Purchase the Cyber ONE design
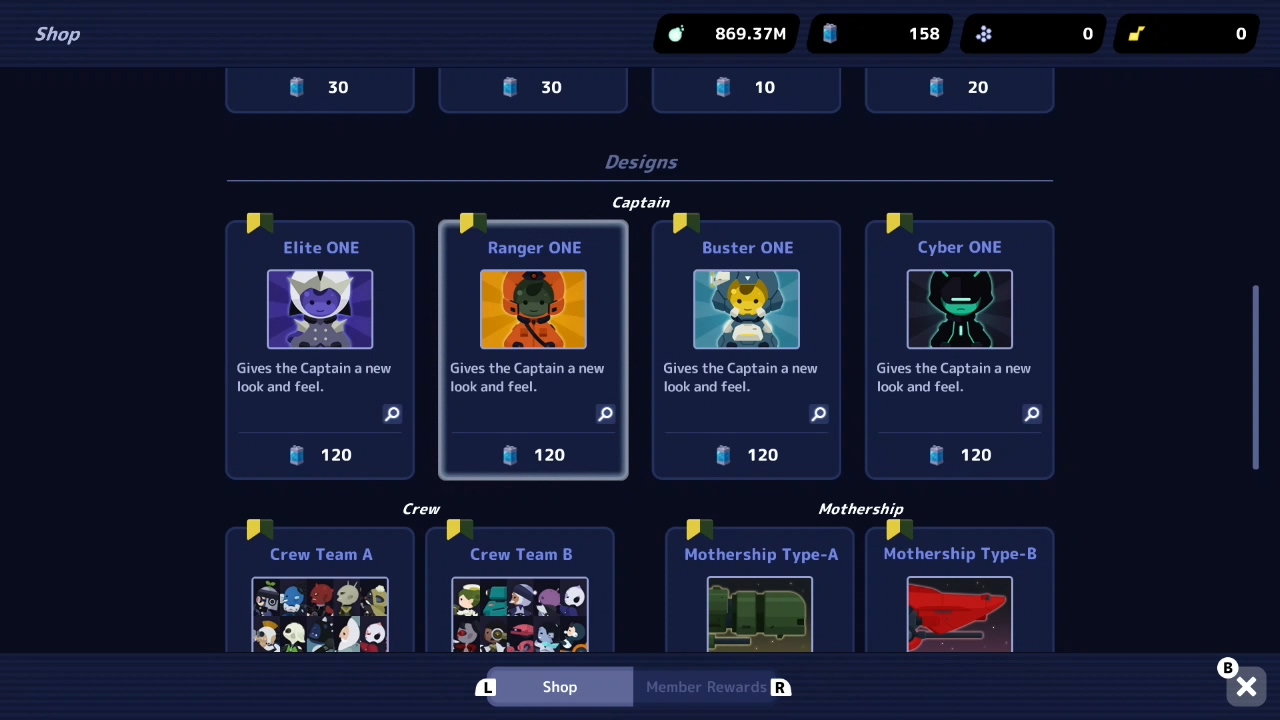The height and width of the screenshot is (720, 1280). click(959, 455)
